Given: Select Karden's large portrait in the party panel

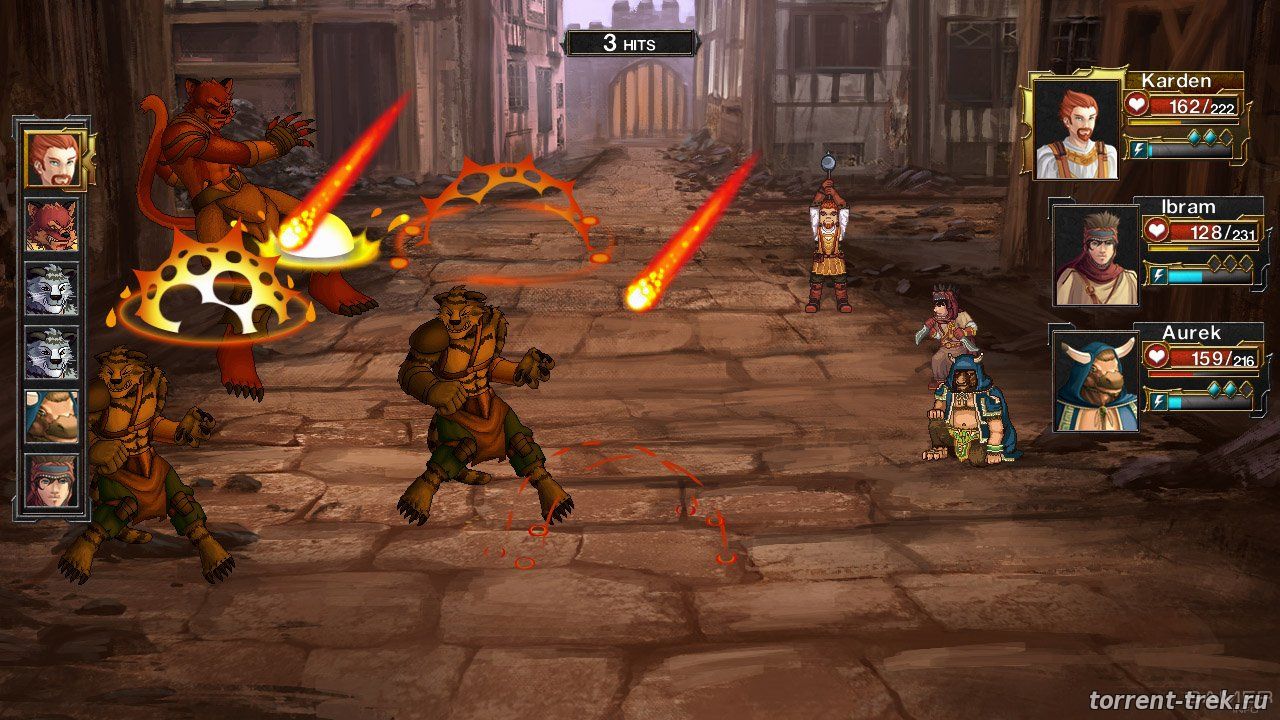Looking at the screenshot, I should [1075, 128].
